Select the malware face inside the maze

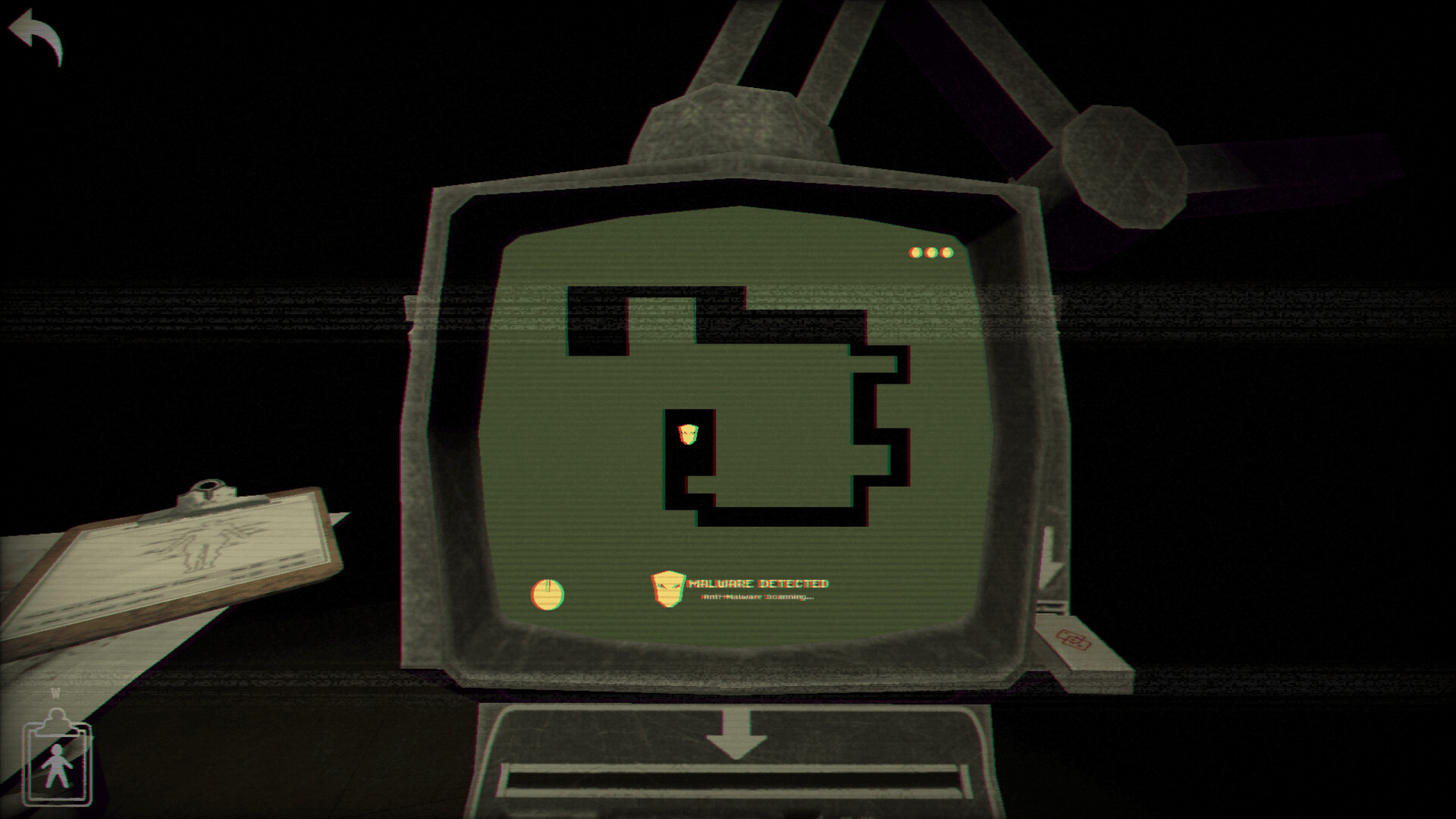(690, 434)
